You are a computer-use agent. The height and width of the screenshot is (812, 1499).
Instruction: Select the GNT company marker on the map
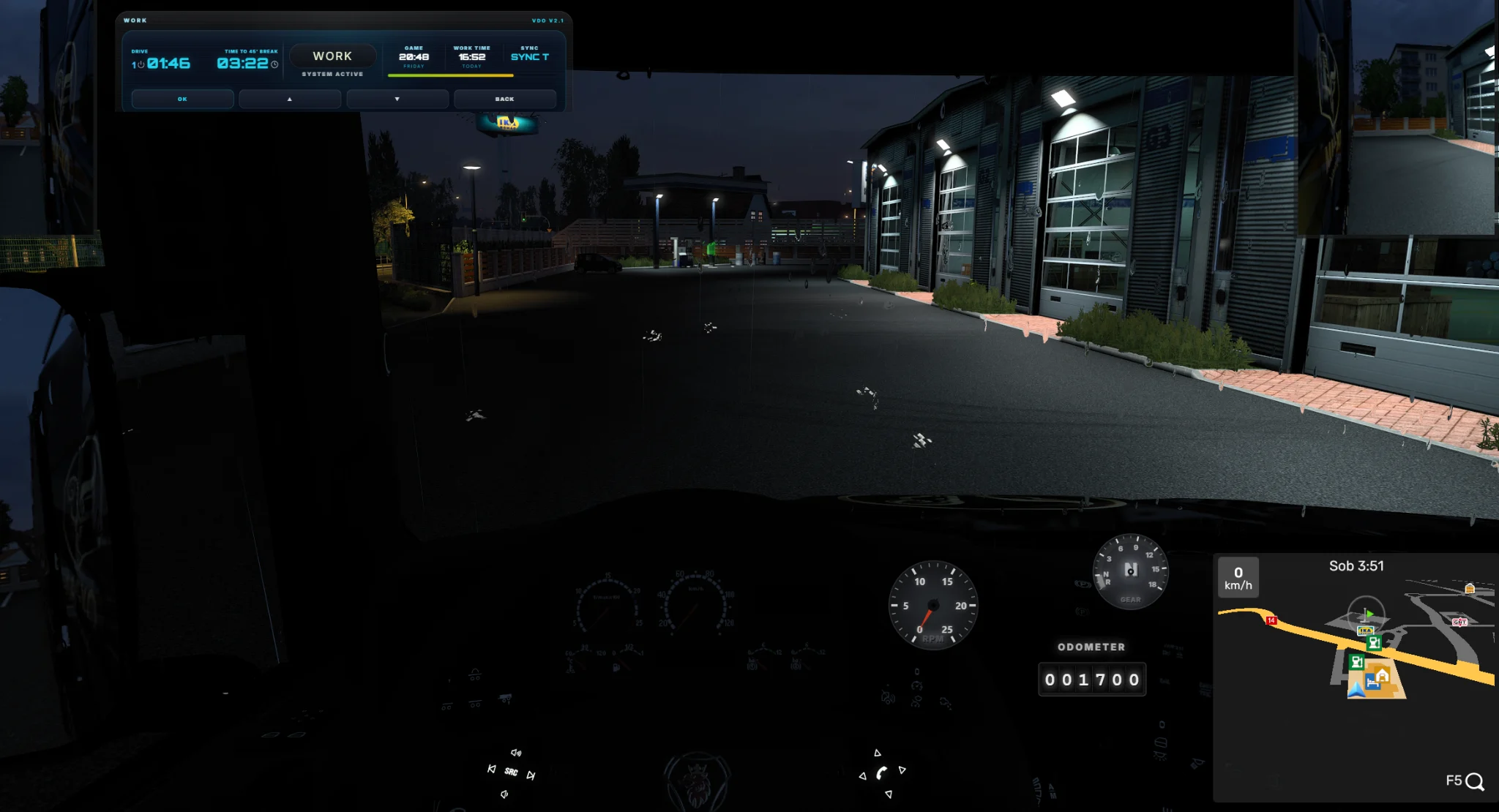click(1459, 622)
